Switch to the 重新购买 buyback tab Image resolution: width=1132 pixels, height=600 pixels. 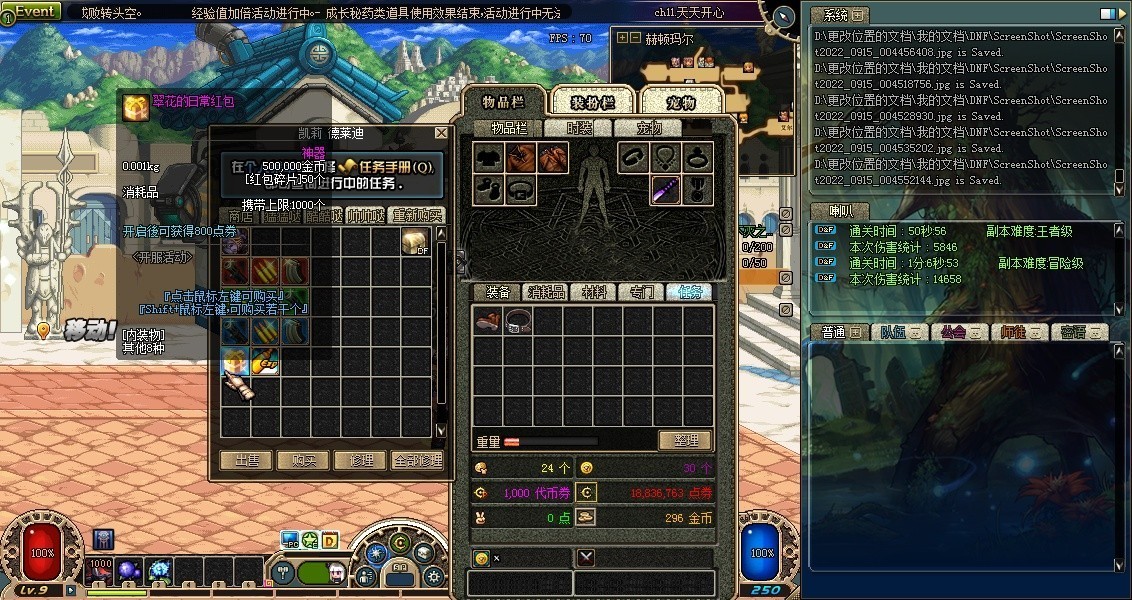click(x=418, y=215)
